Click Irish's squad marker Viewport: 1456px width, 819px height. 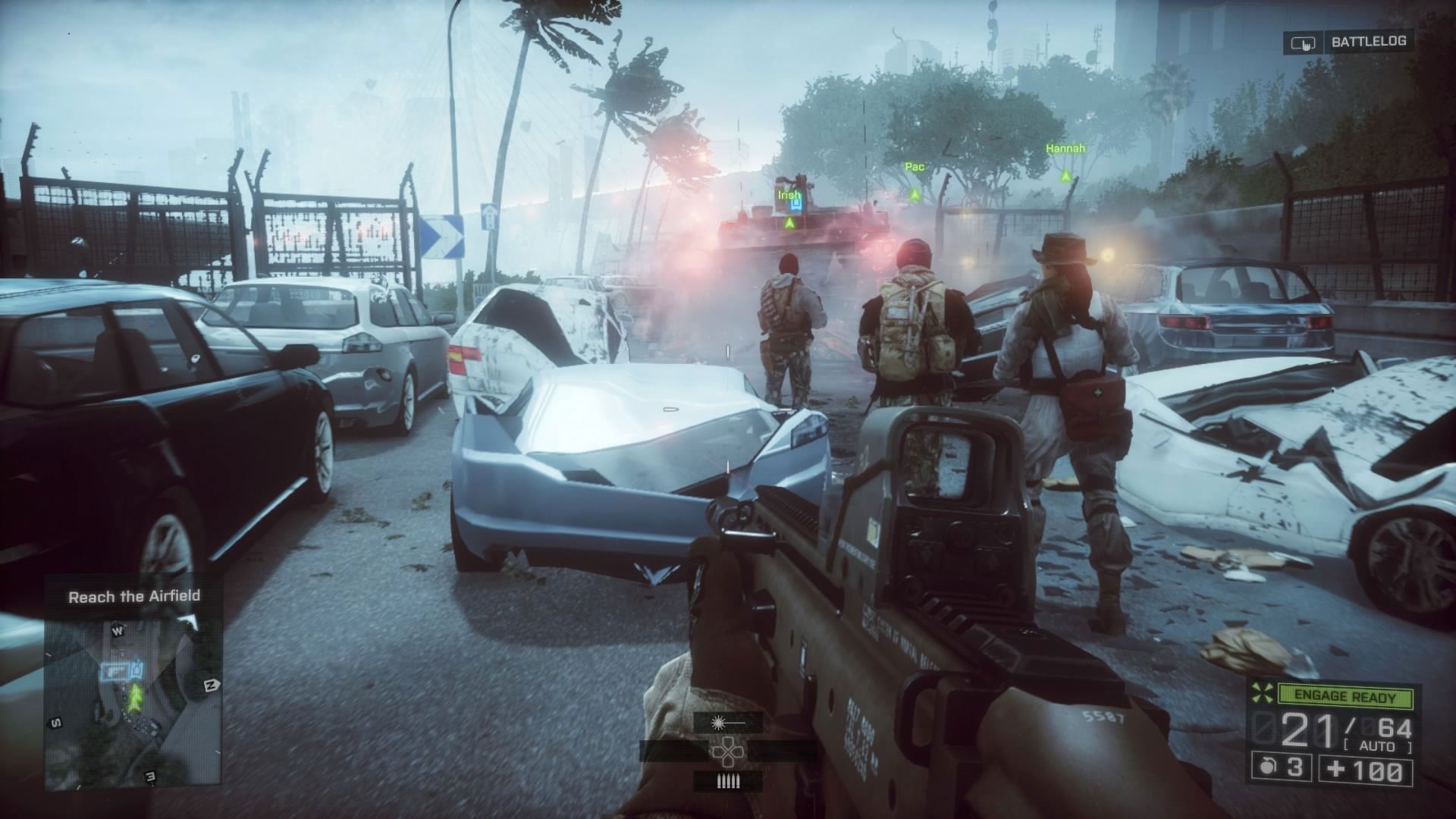click(789, 223)
